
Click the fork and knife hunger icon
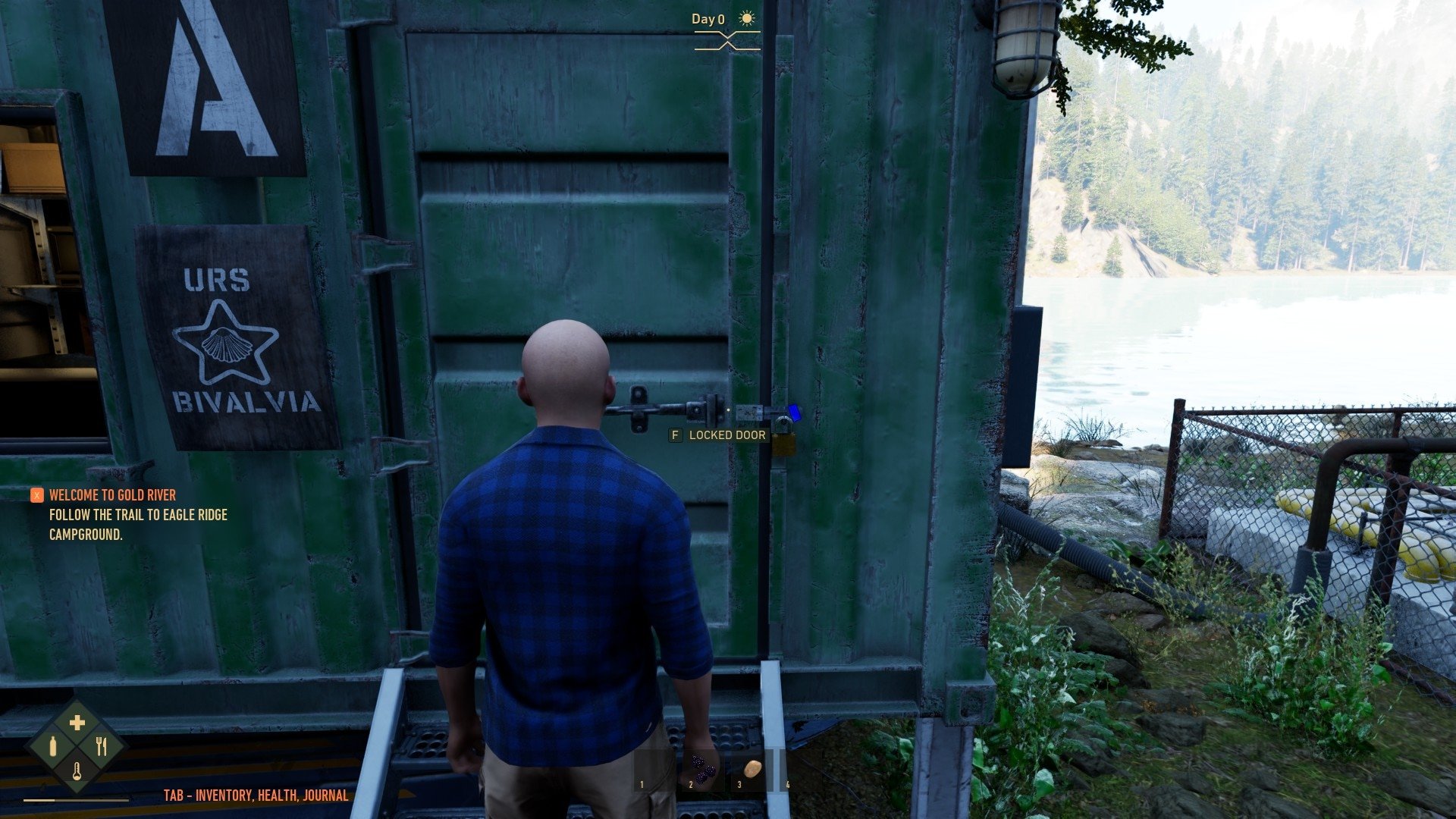click(102, 747)
